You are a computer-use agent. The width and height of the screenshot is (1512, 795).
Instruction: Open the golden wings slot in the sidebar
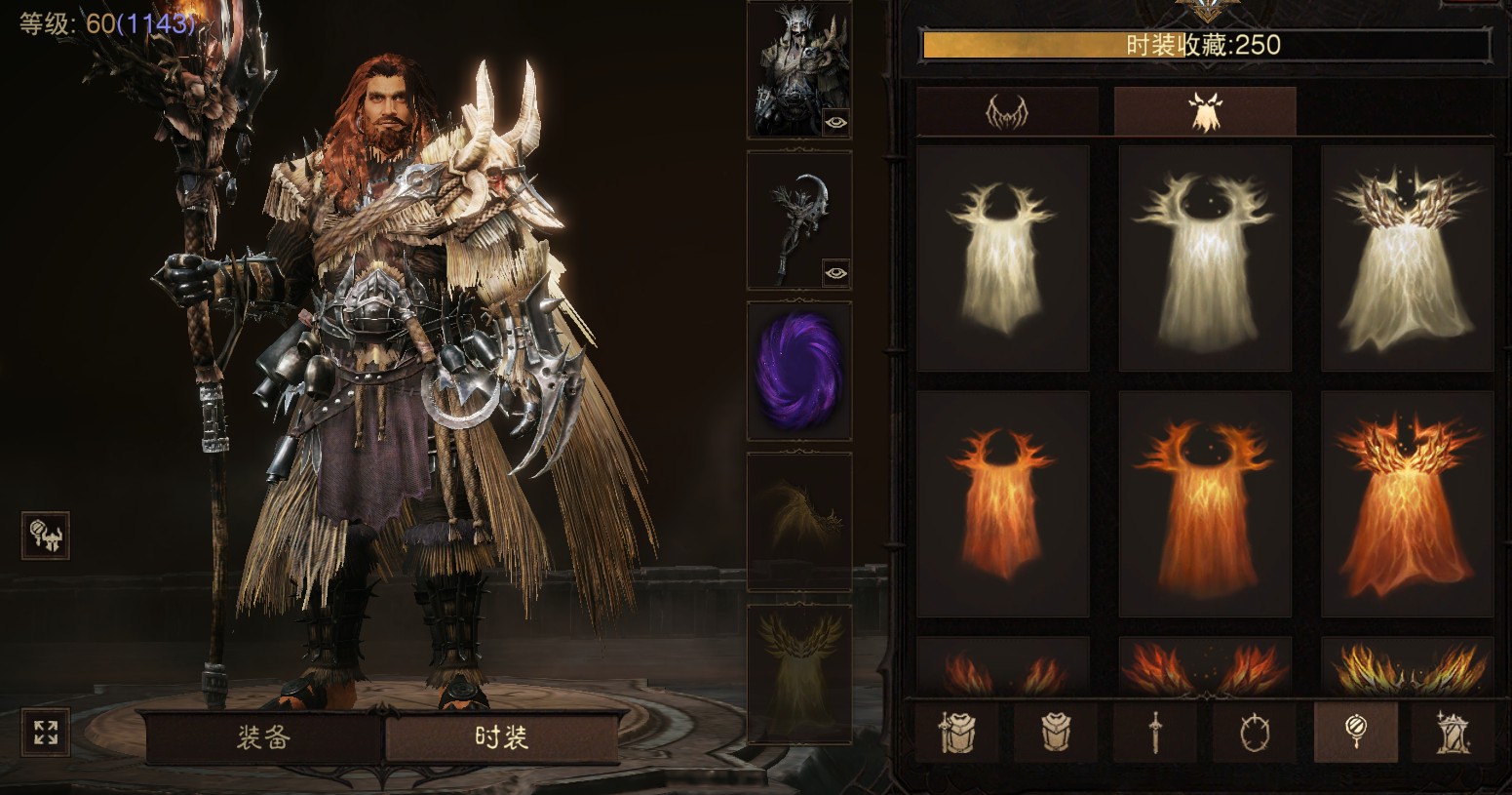798,522
